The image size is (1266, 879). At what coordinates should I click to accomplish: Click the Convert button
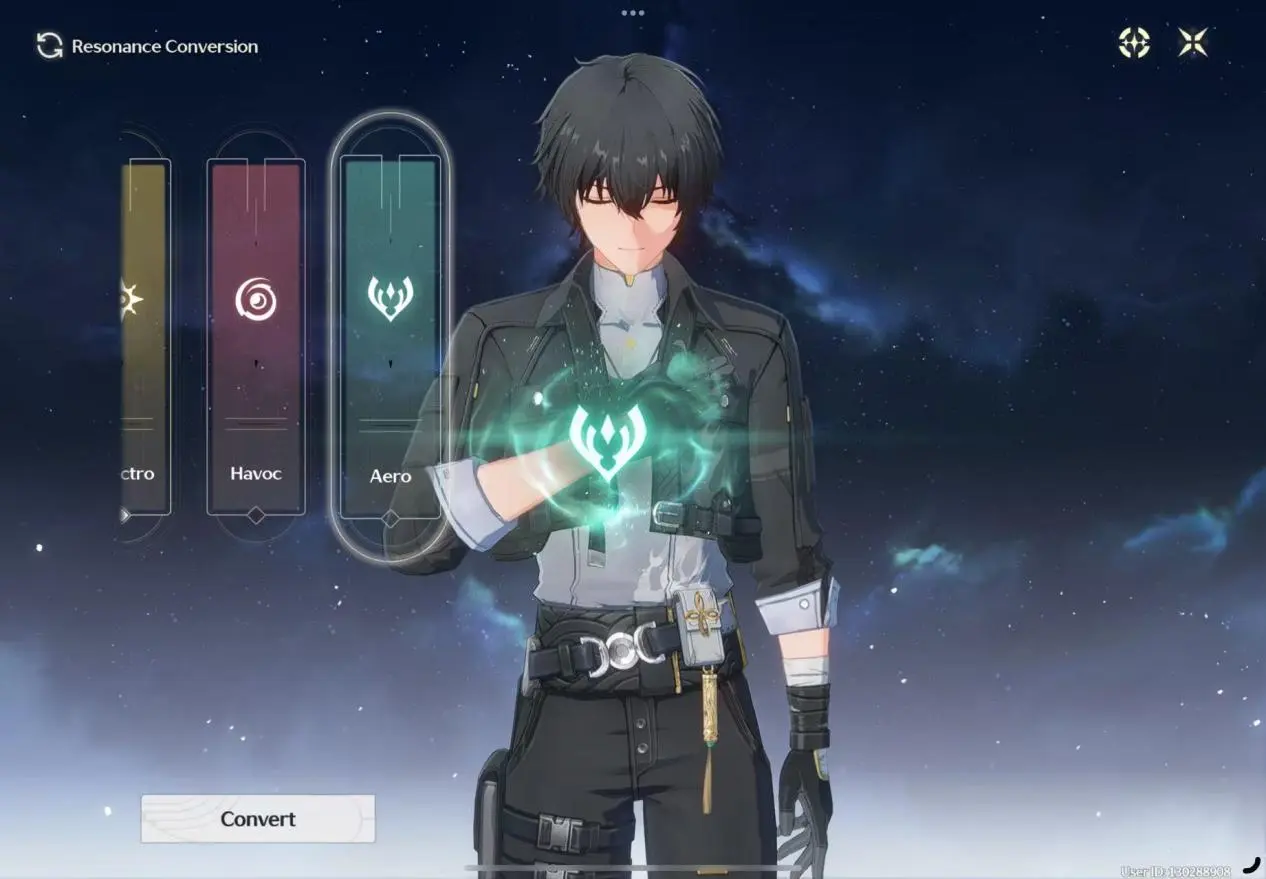(258, 819)
